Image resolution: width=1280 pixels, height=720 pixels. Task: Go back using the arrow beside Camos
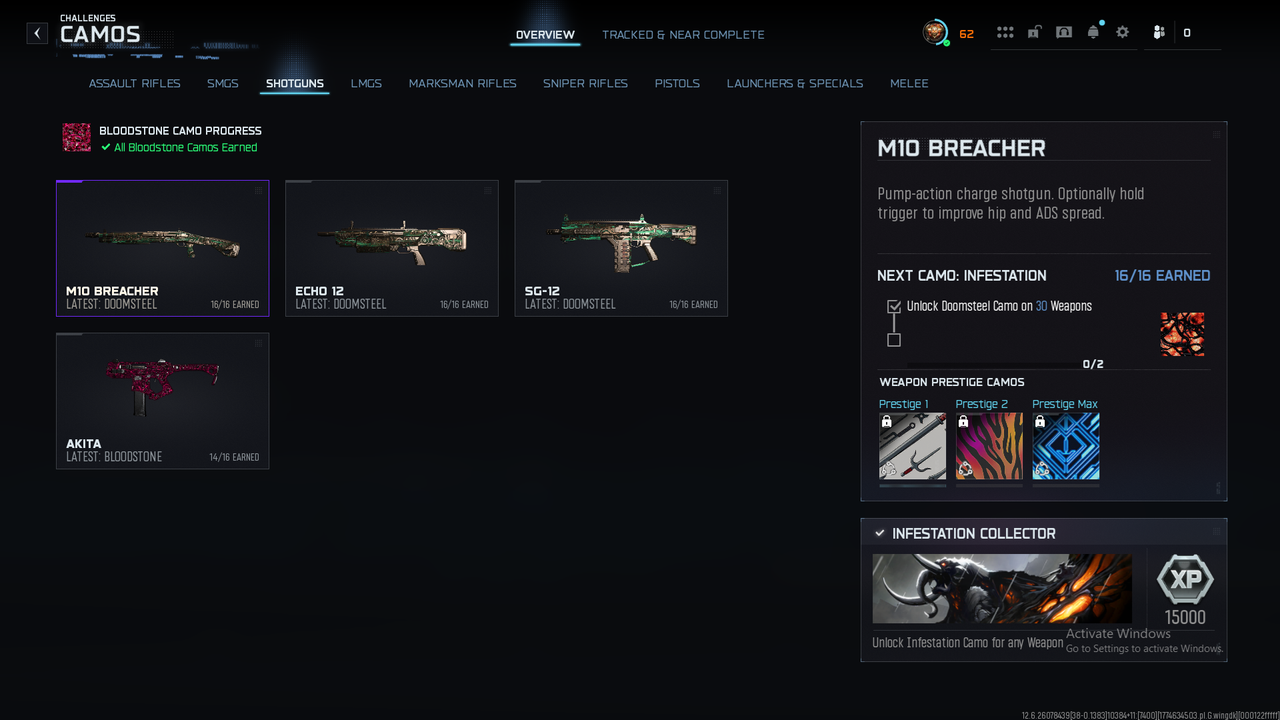[37, 33]
